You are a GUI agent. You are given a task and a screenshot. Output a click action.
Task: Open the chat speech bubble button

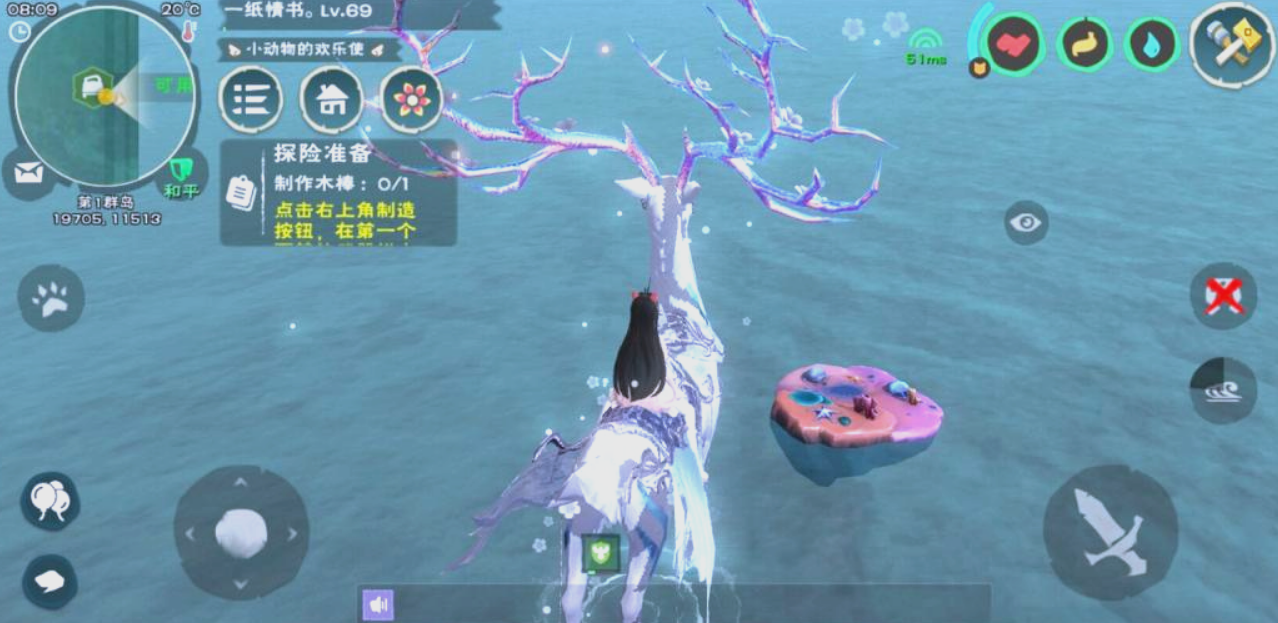click(50, 581)
